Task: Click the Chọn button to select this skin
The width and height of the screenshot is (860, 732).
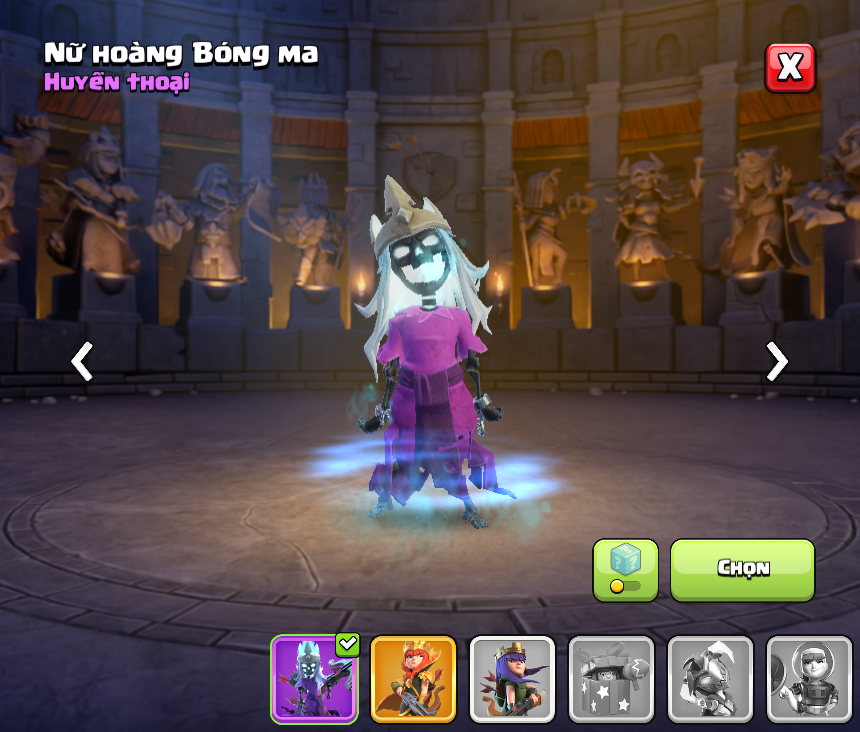Action: (x=742, y=570)
